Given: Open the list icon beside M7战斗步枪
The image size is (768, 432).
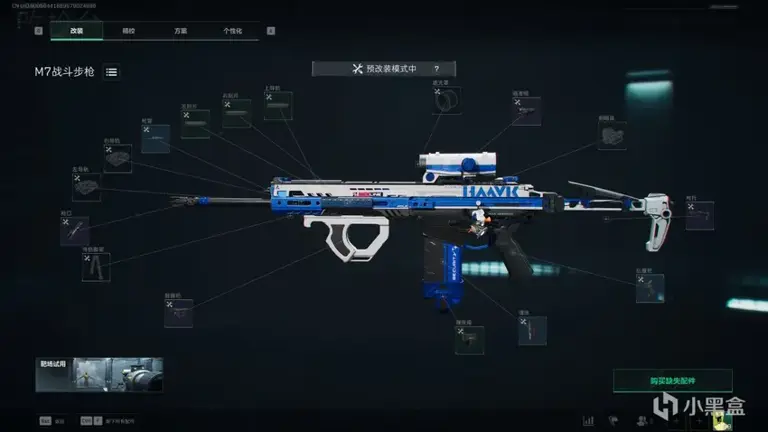Looking at the screenshot, I should [111, 72].
